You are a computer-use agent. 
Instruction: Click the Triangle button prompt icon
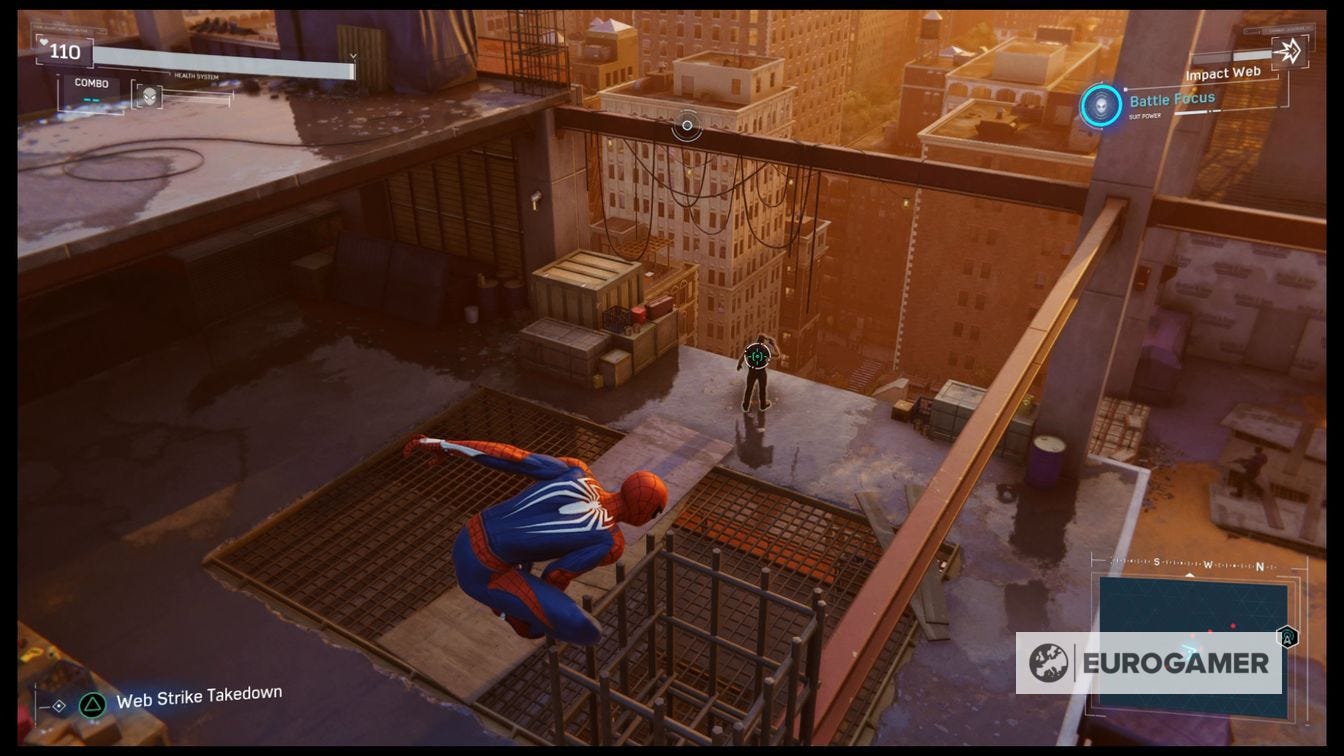[x=93, y=703]
